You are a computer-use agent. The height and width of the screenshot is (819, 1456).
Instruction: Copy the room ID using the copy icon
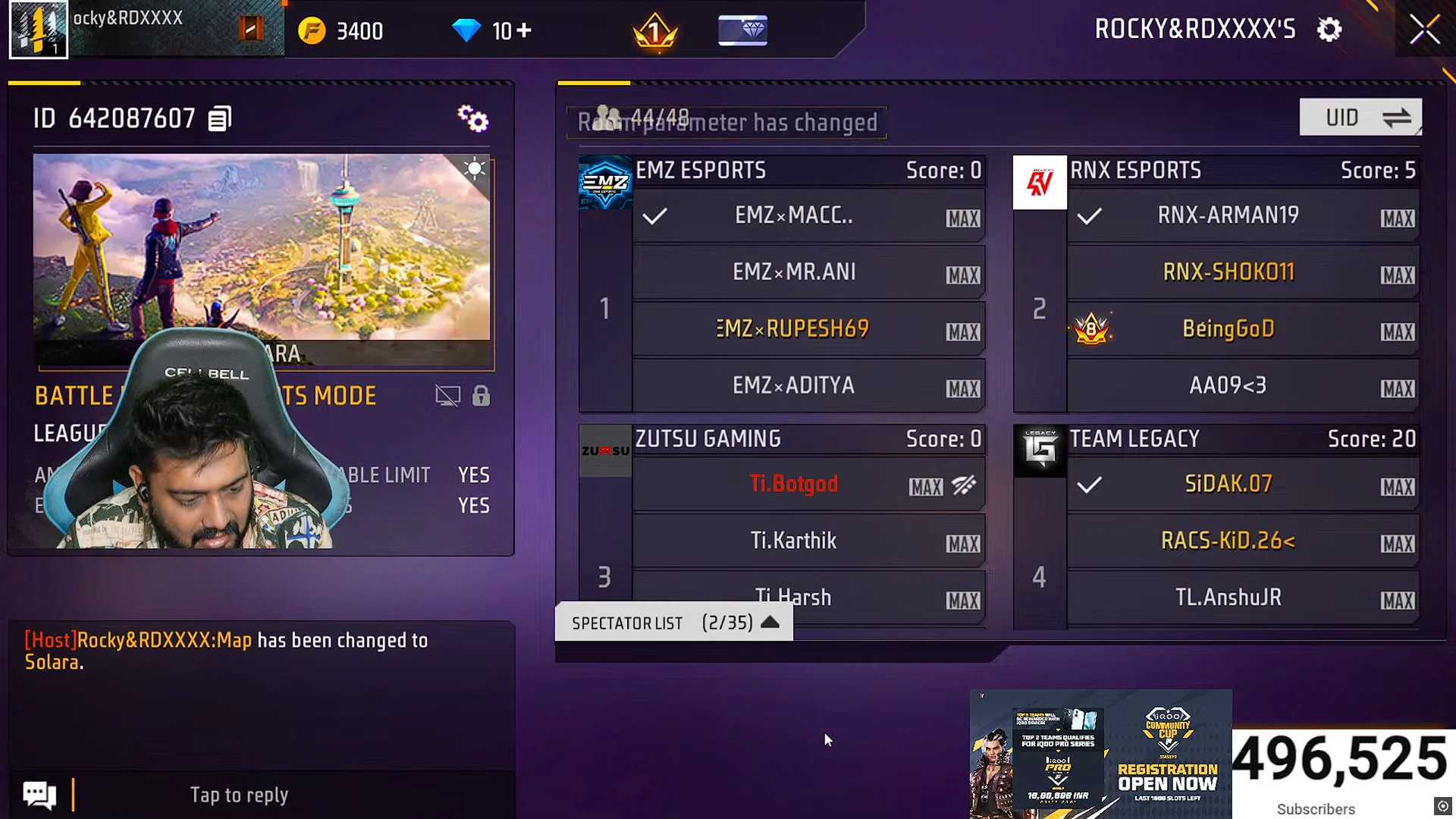(220, 118)
